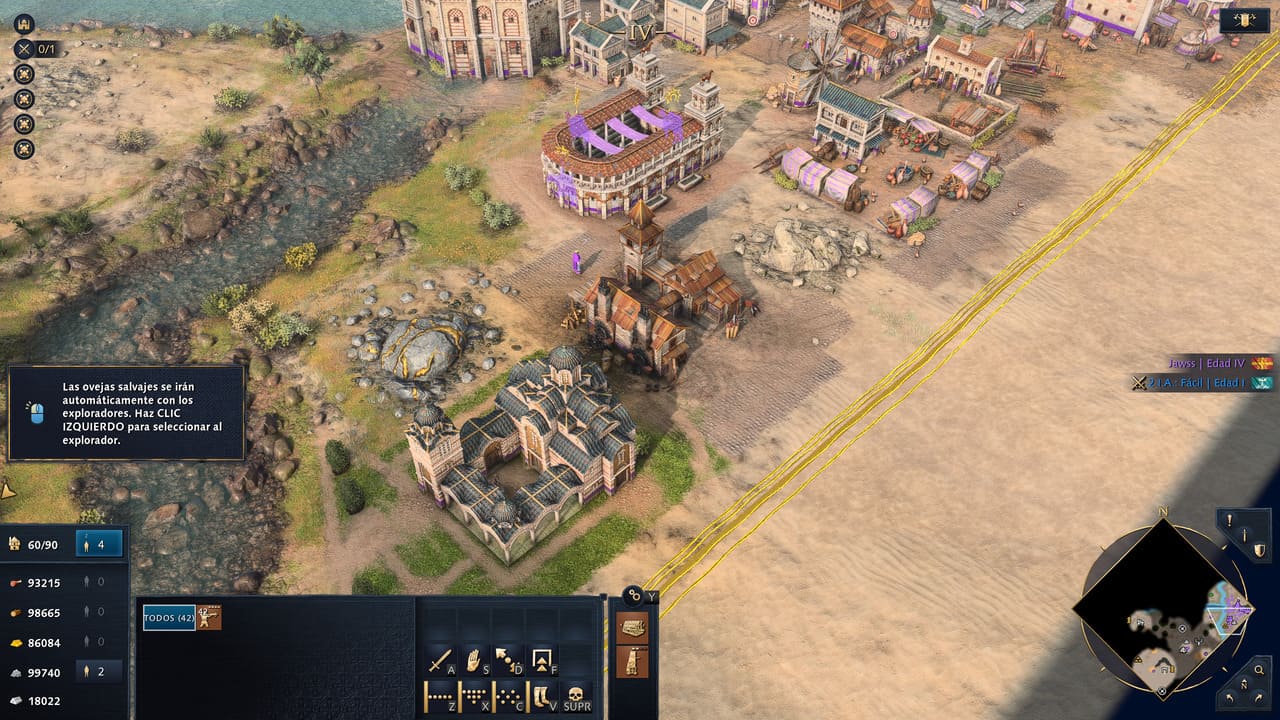Select the 42 spearmen unit portrait

pyautogui.click(x=209, y=618)
